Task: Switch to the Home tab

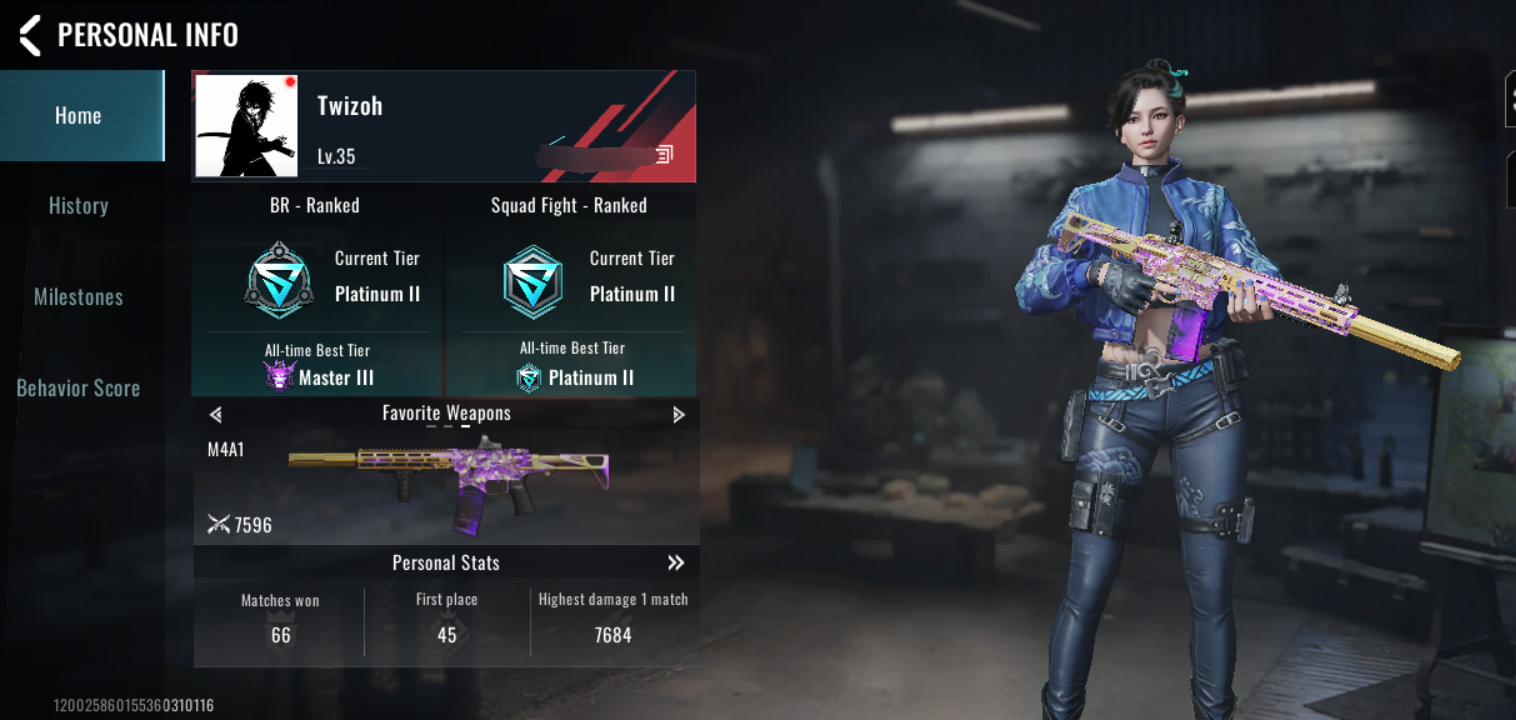Action: pos(79,116)
